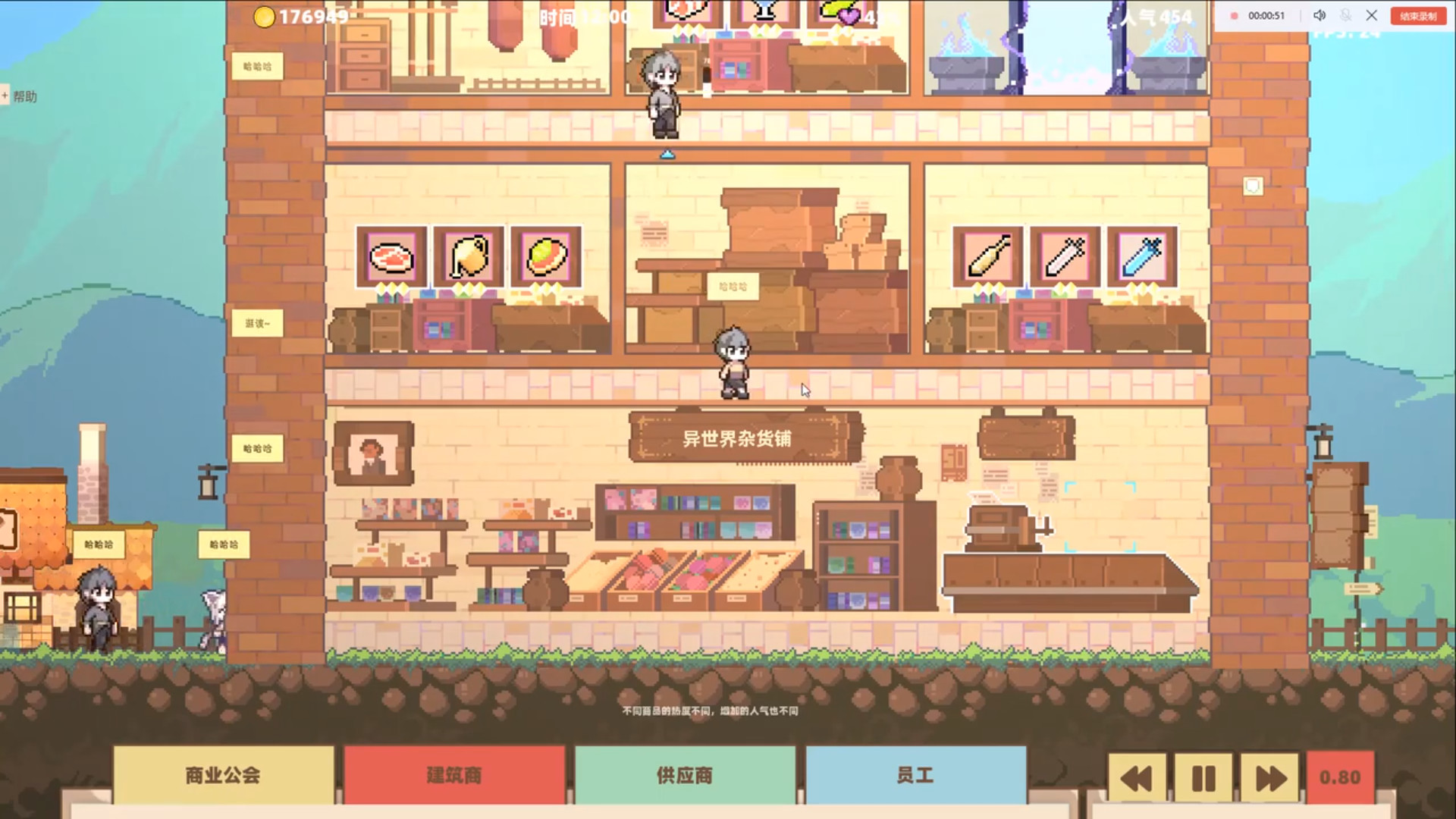Open the 员工 staff menu
This screenshot has height=819, width=1456.
pyautogui.click(x=914, y=775)
